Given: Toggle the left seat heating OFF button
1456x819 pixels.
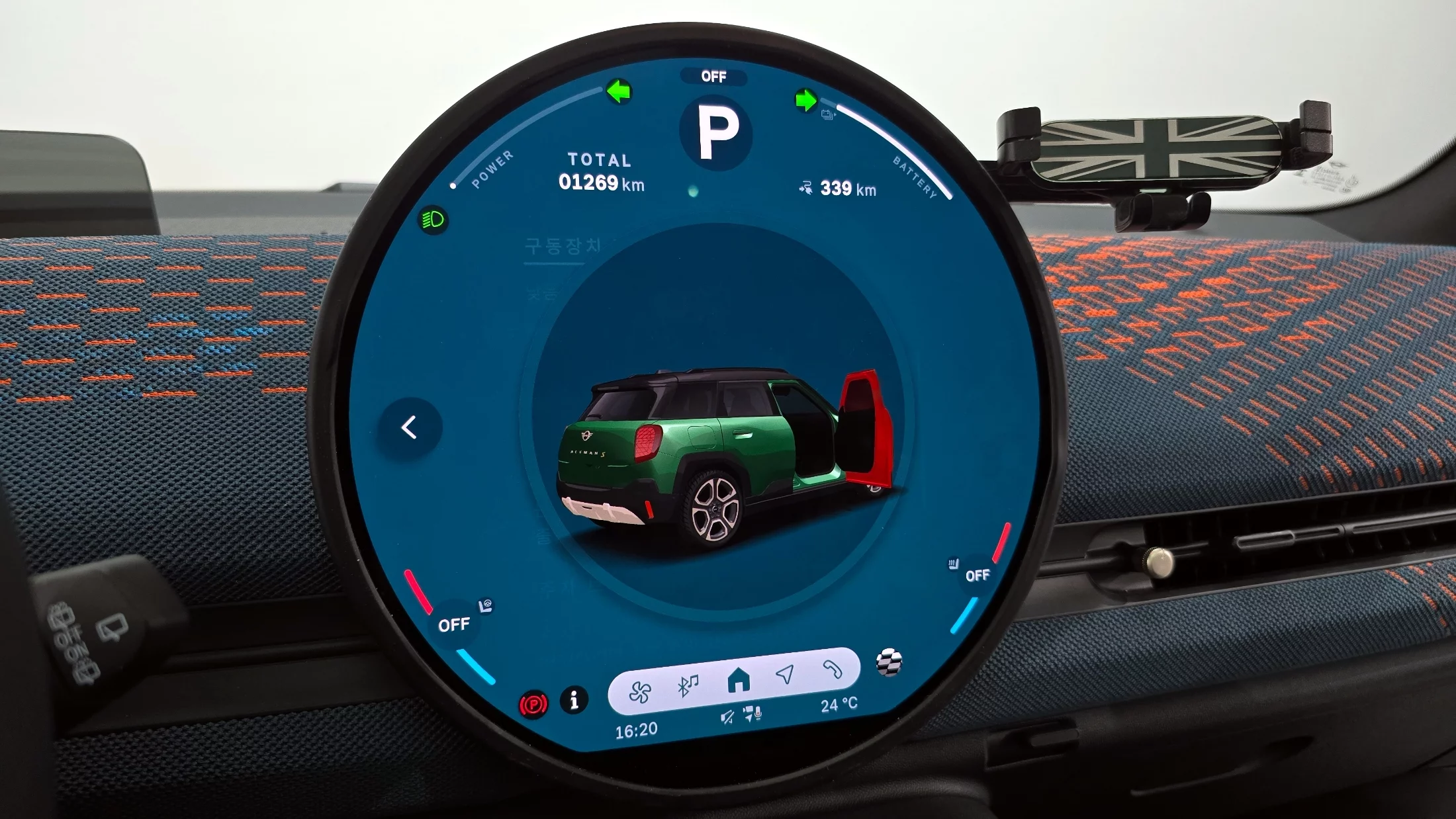Looking at the screenshot, I should click(454, 625).
